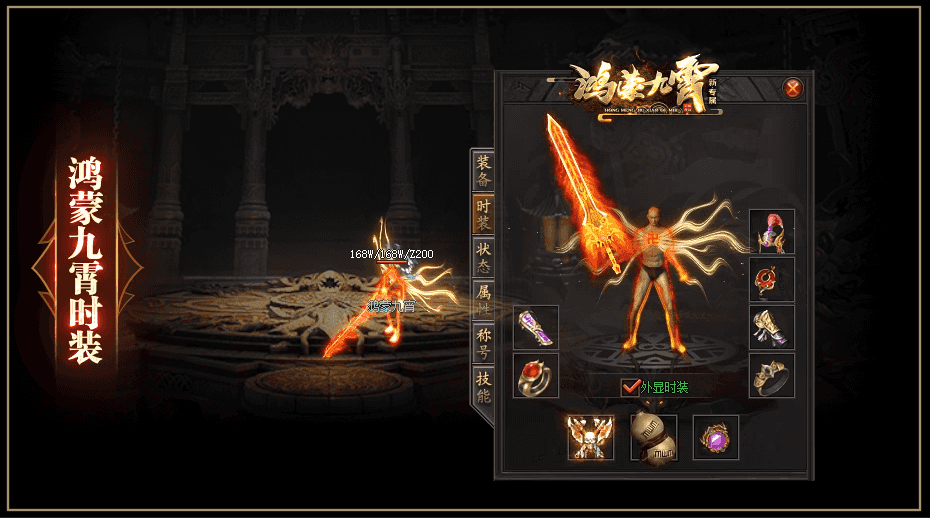The height and width of the screenshot is (518, 930).
Task: Close the character panel
Action: 793,88
